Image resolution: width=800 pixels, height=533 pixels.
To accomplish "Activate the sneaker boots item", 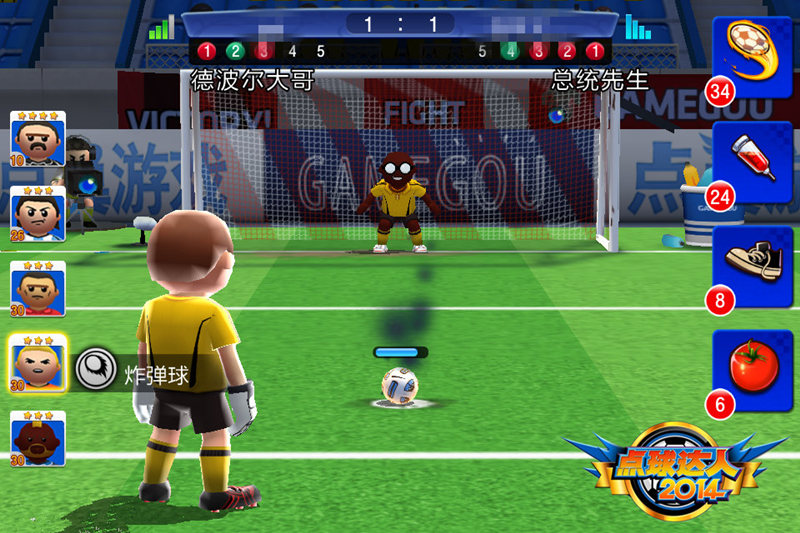I will pyautogui.click(x=751, y=266).
